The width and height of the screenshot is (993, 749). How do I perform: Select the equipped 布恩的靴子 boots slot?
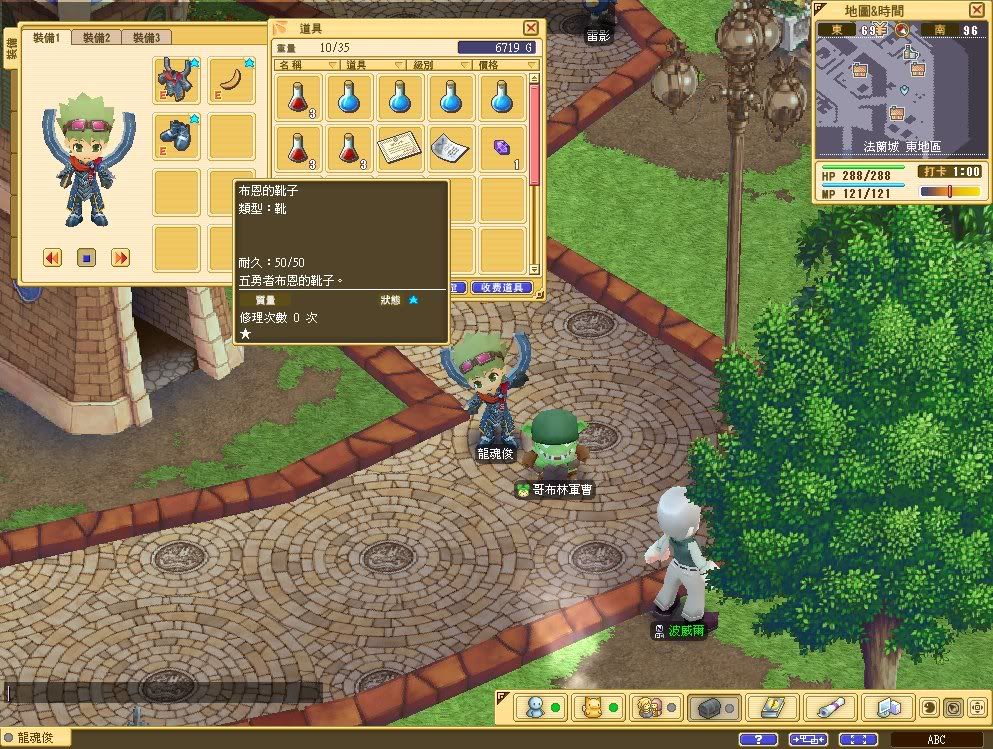tap(177, 136)
